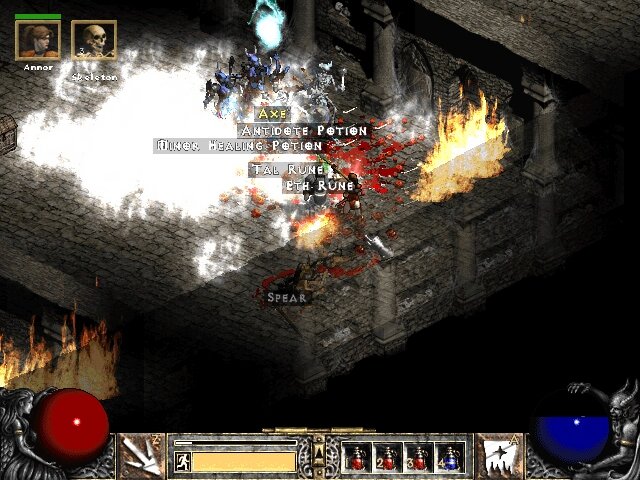Use the red potion in belt slot 3

point(418,457)
